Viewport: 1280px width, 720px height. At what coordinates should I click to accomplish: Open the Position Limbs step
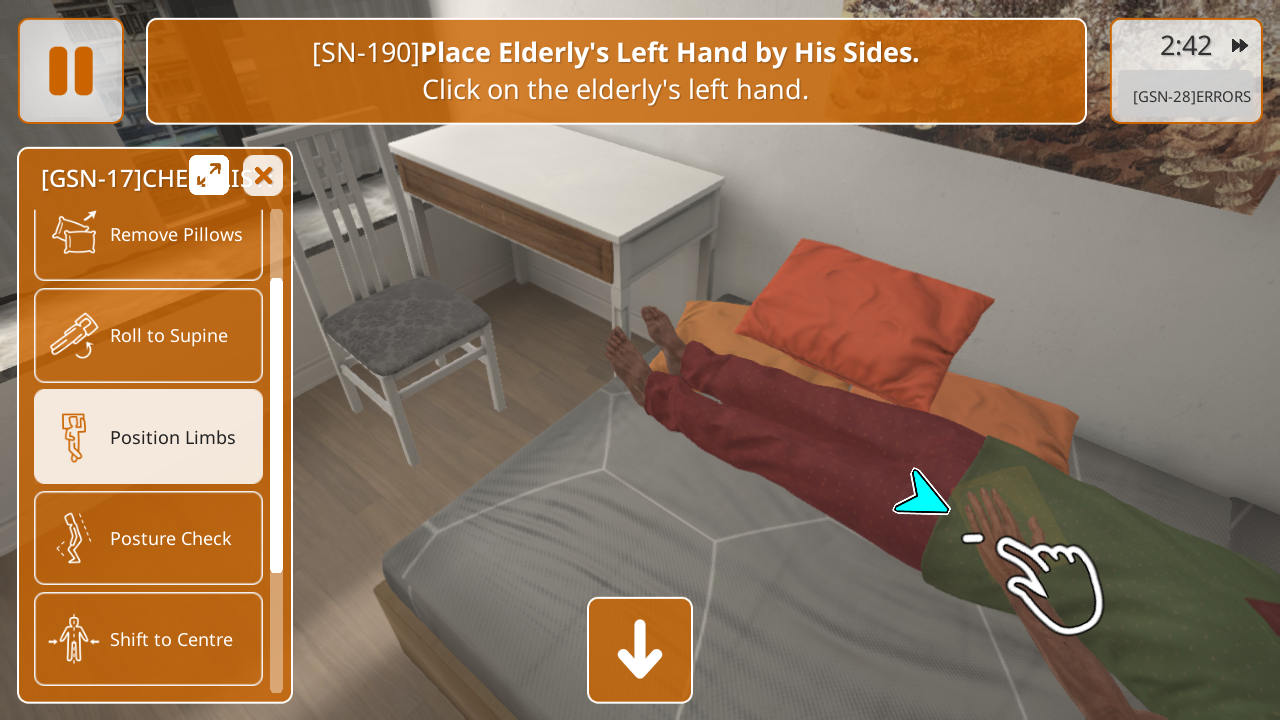[148, 437]
